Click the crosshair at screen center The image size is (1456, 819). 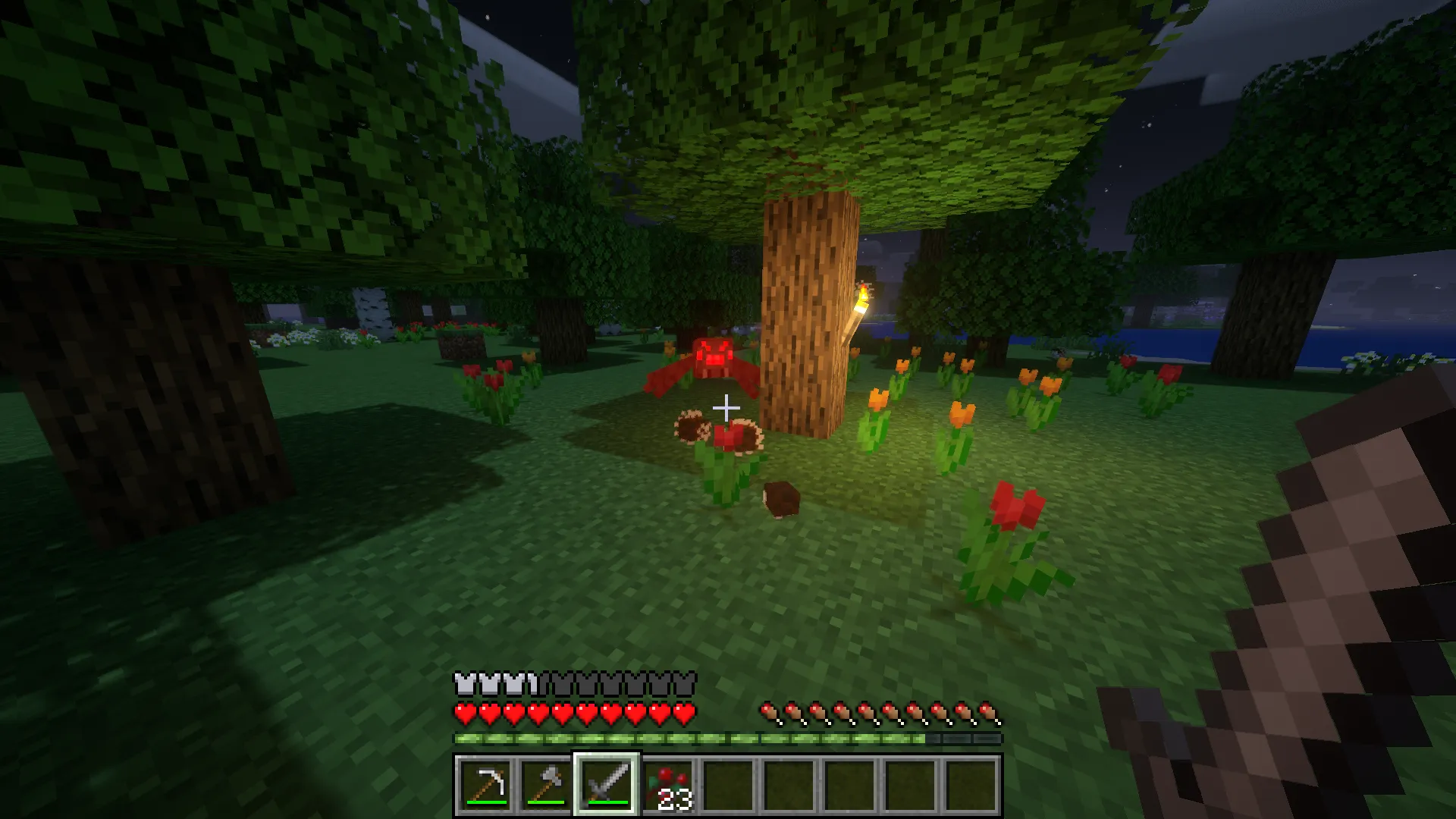726,408
